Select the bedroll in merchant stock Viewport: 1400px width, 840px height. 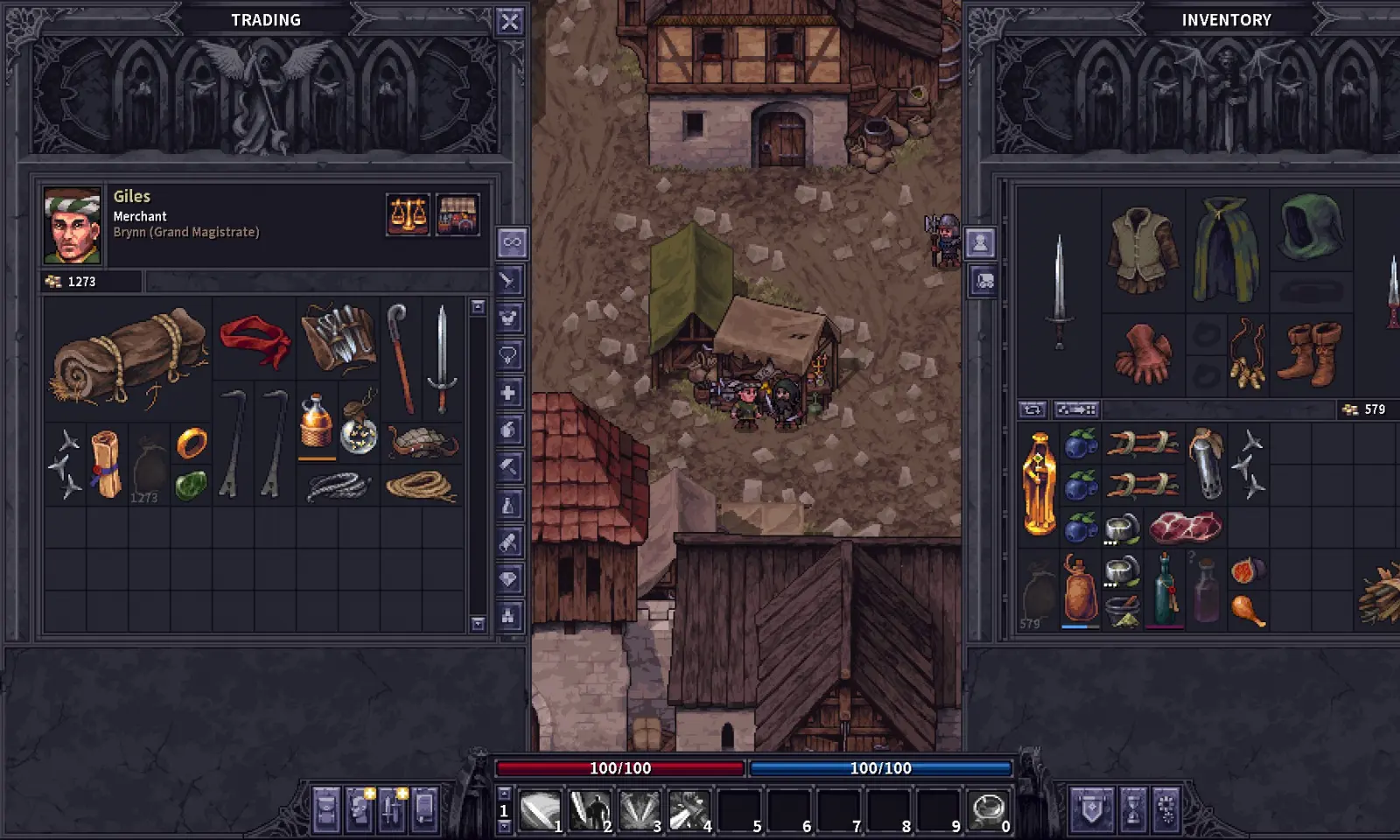(128, 357)
